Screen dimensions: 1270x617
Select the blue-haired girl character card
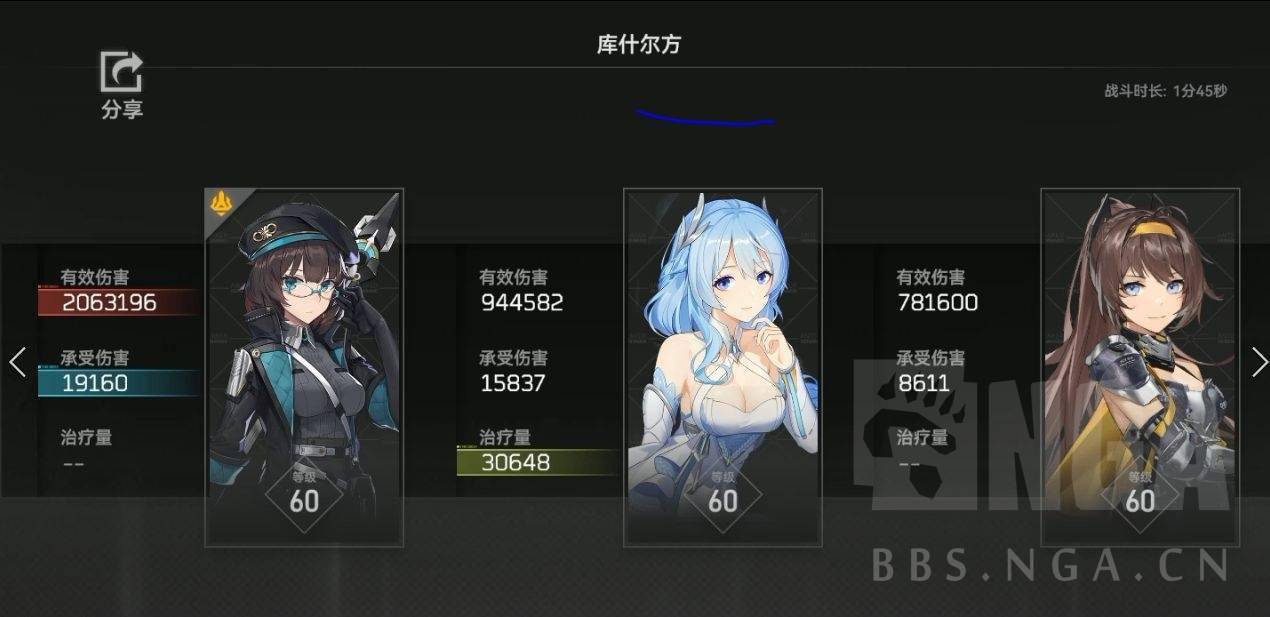722,367
